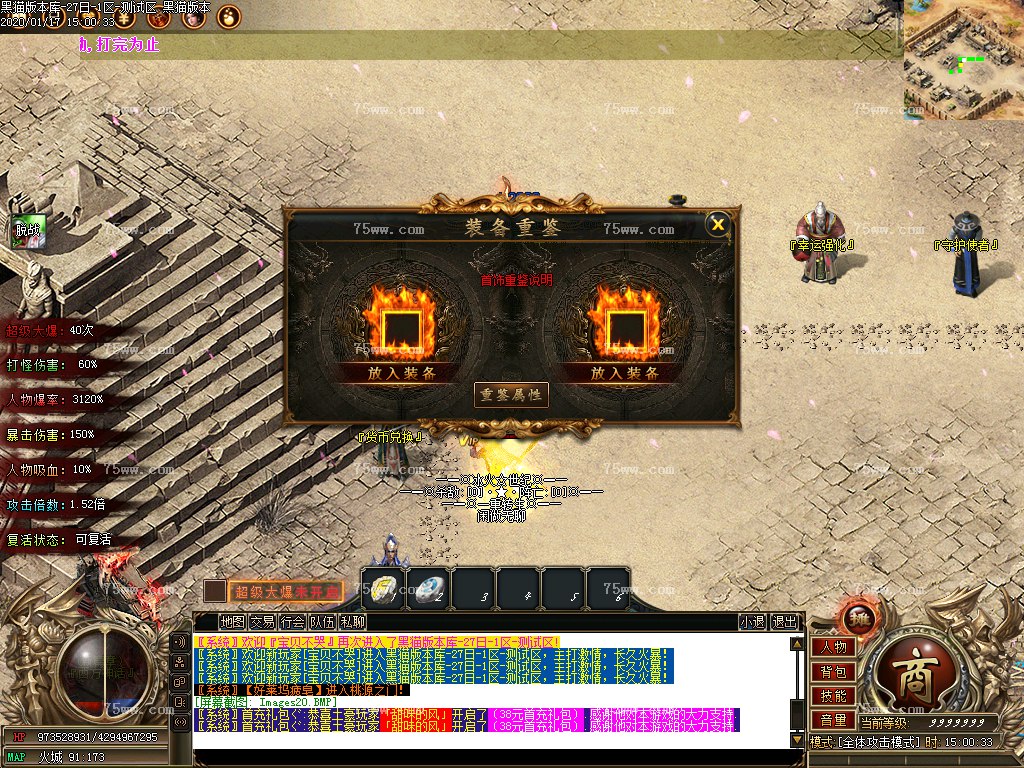Viewport: 1024px width, 768px height.
Task: Close the 装备重鉴 equipment panel
Action: point(717,224)
